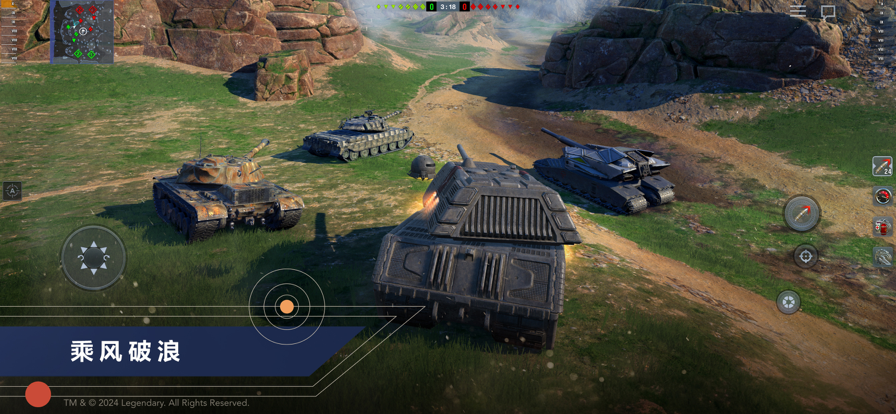The height and width of the screenshot is (414, 896).
Task: Tap the orange dot camera control
Action: pos(286,307)
